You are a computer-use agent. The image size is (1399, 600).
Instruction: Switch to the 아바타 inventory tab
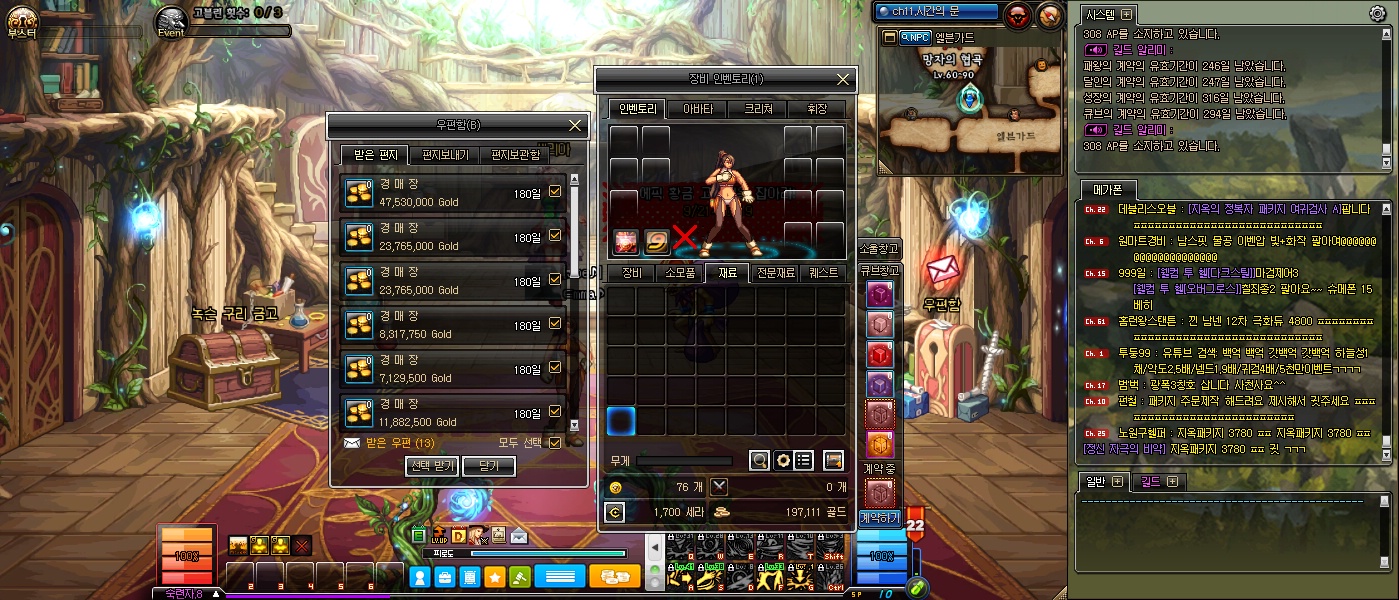[697, 109]
